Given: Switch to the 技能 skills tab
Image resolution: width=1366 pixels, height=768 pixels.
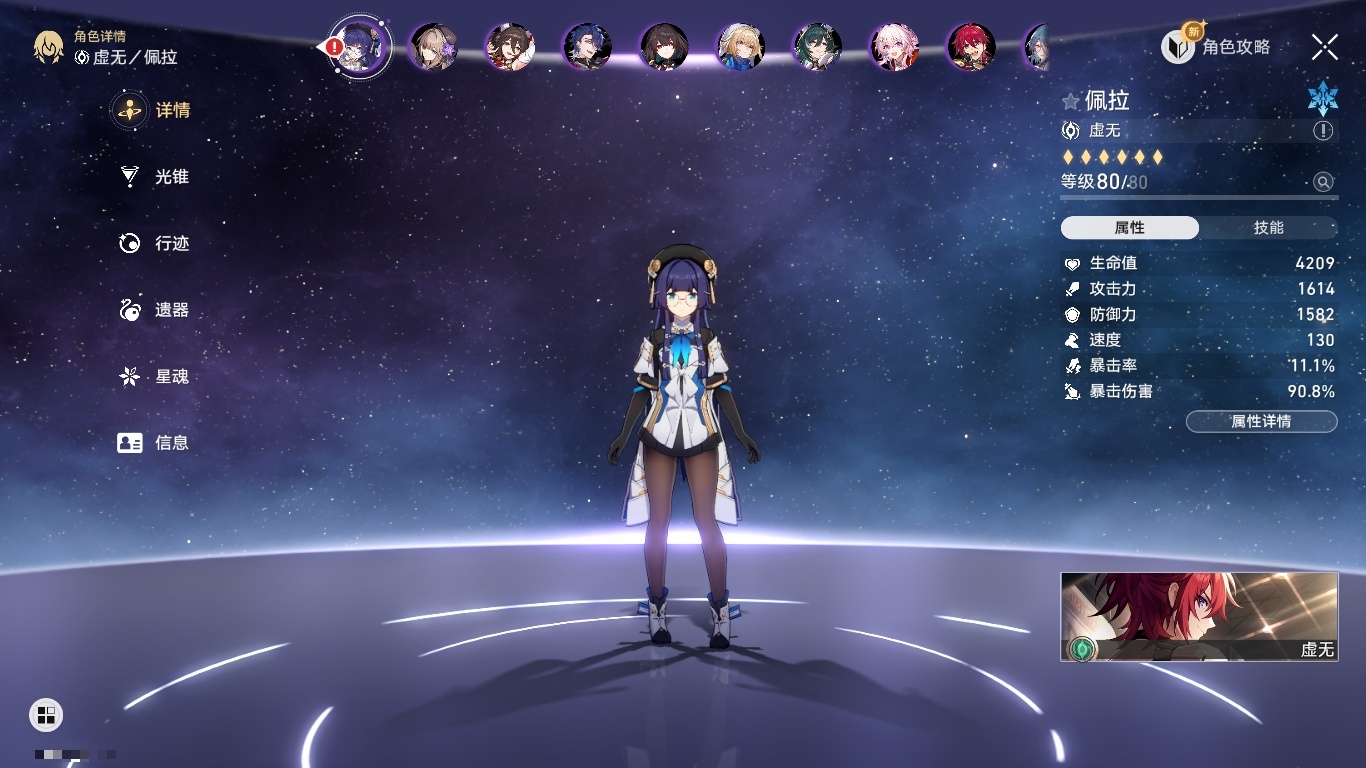Looking at the screenshot, I should (x=1268, y=228).
